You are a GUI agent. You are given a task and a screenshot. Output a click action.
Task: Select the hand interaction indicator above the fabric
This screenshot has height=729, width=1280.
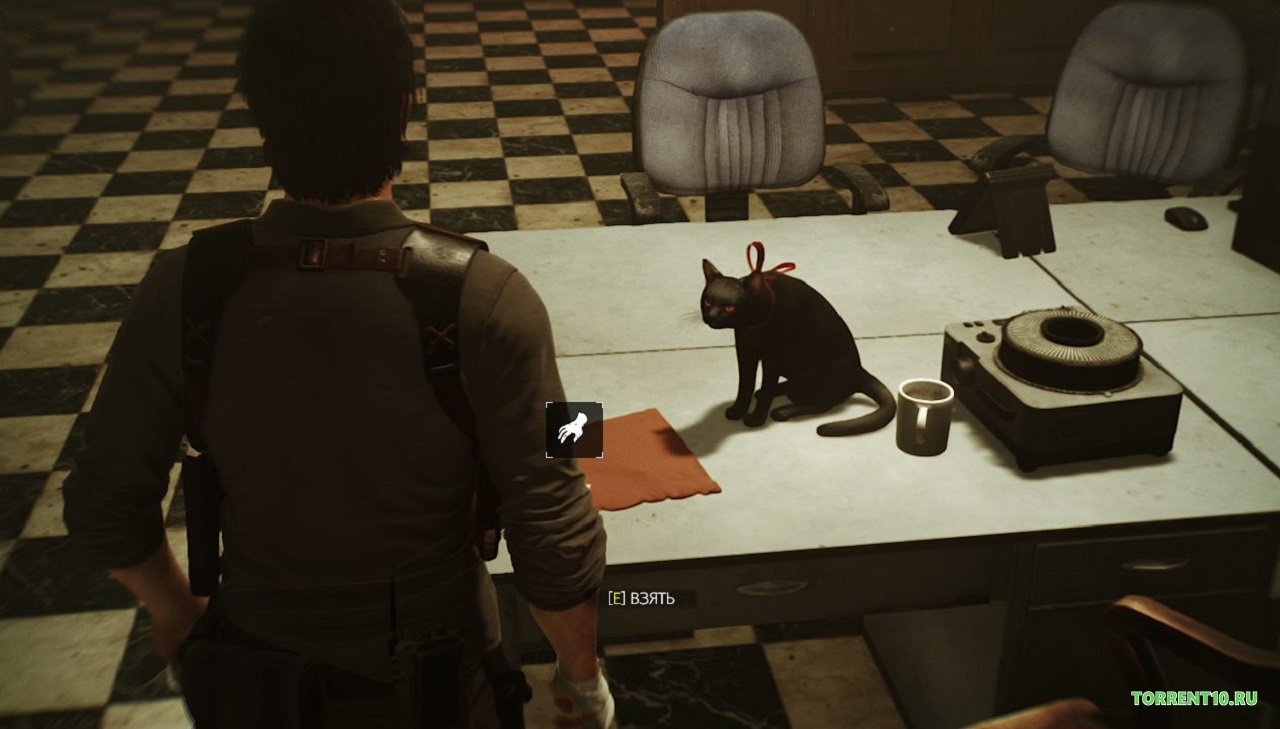[574, 432]
